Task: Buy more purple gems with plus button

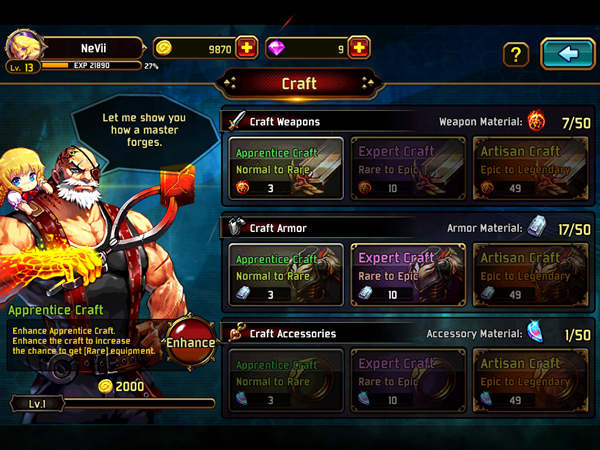Action: click(359, 47)
